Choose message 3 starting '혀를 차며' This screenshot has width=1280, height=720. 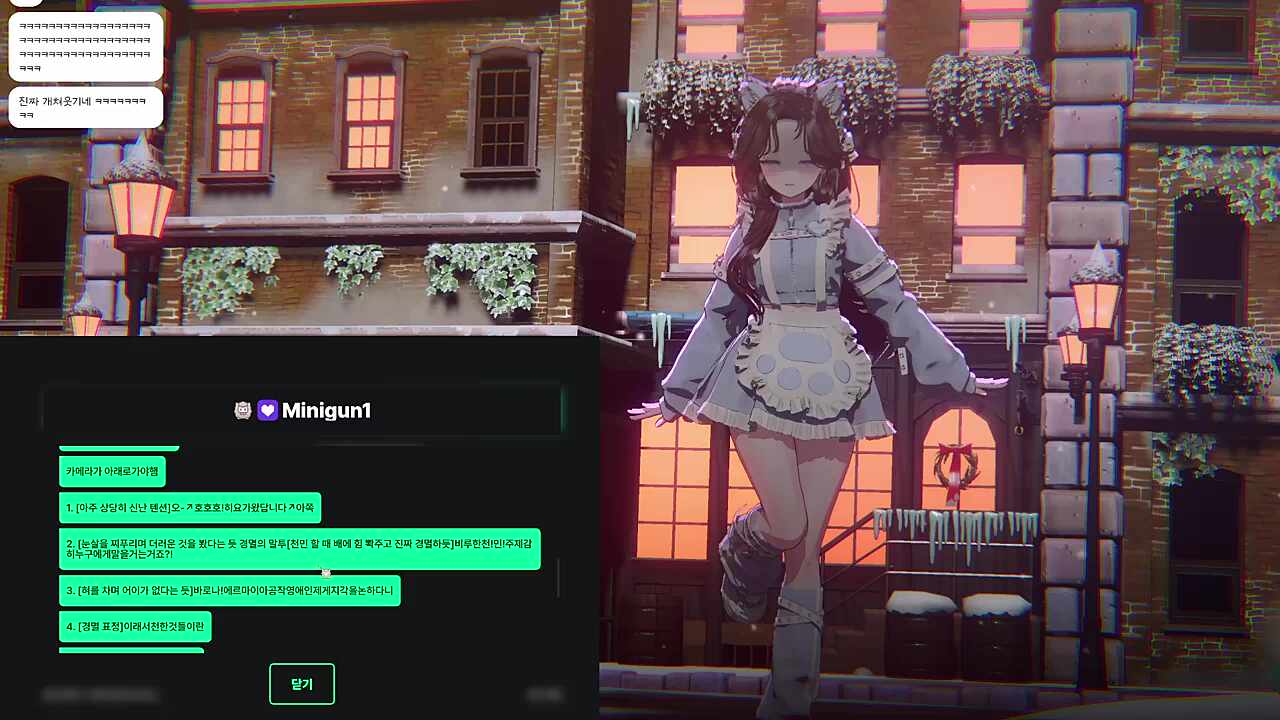pos(229,591)
